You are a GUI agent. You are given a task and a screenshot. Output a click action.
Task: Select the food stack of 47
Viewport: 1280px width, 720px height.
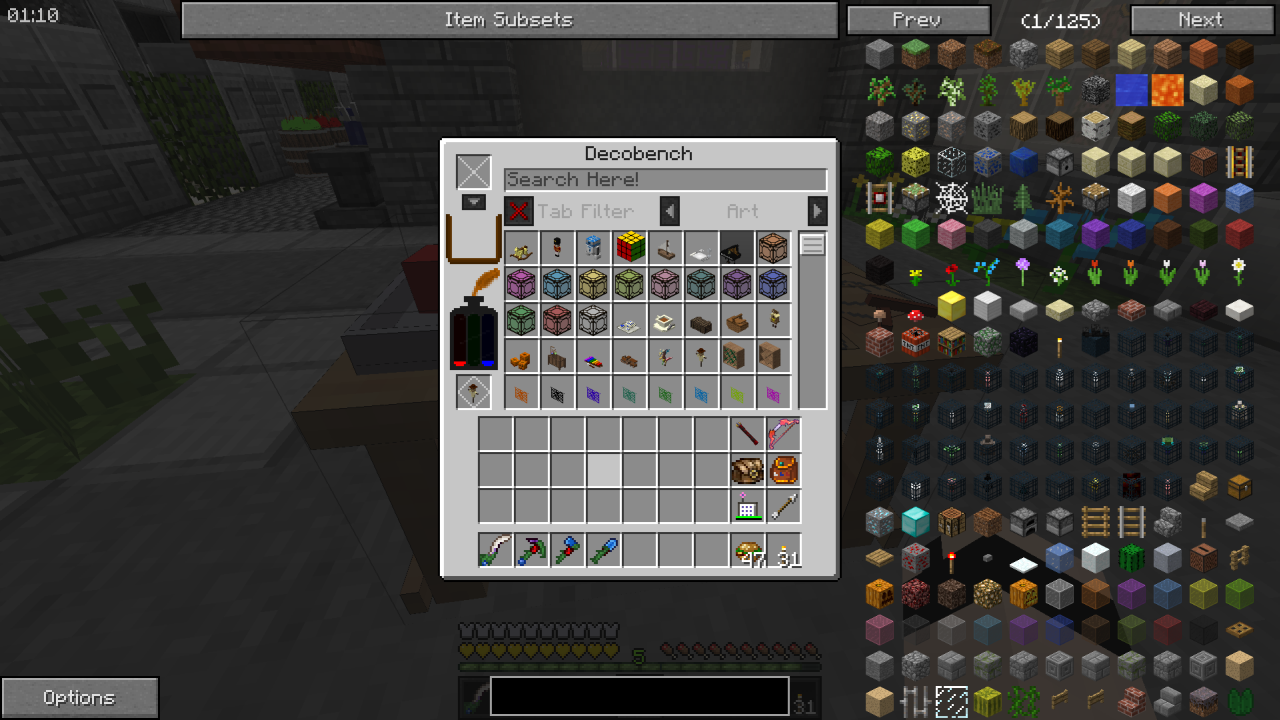coord(748,551)
